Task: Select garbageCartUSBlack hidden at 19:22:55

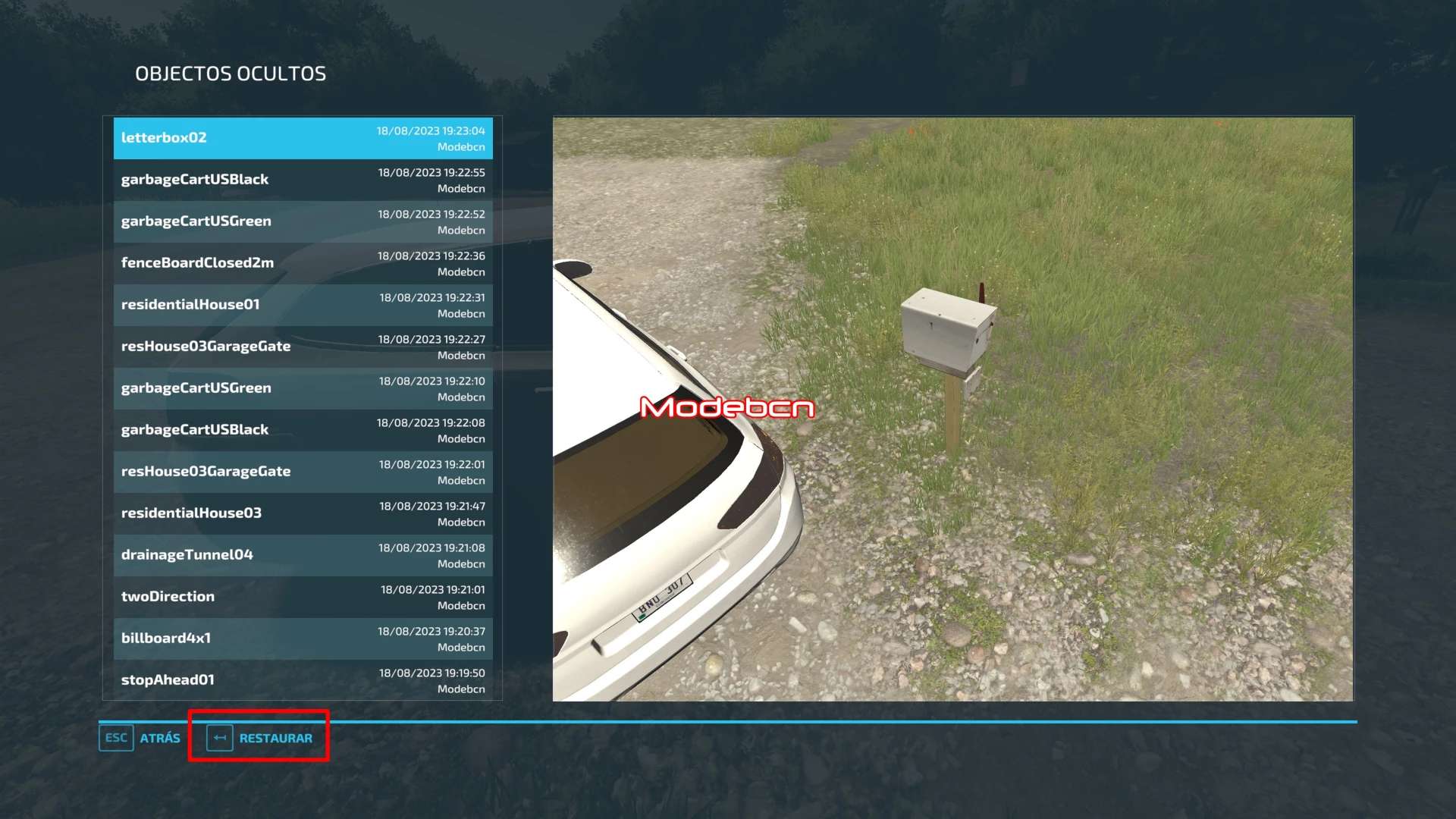Action: click(x=303, y=180)
